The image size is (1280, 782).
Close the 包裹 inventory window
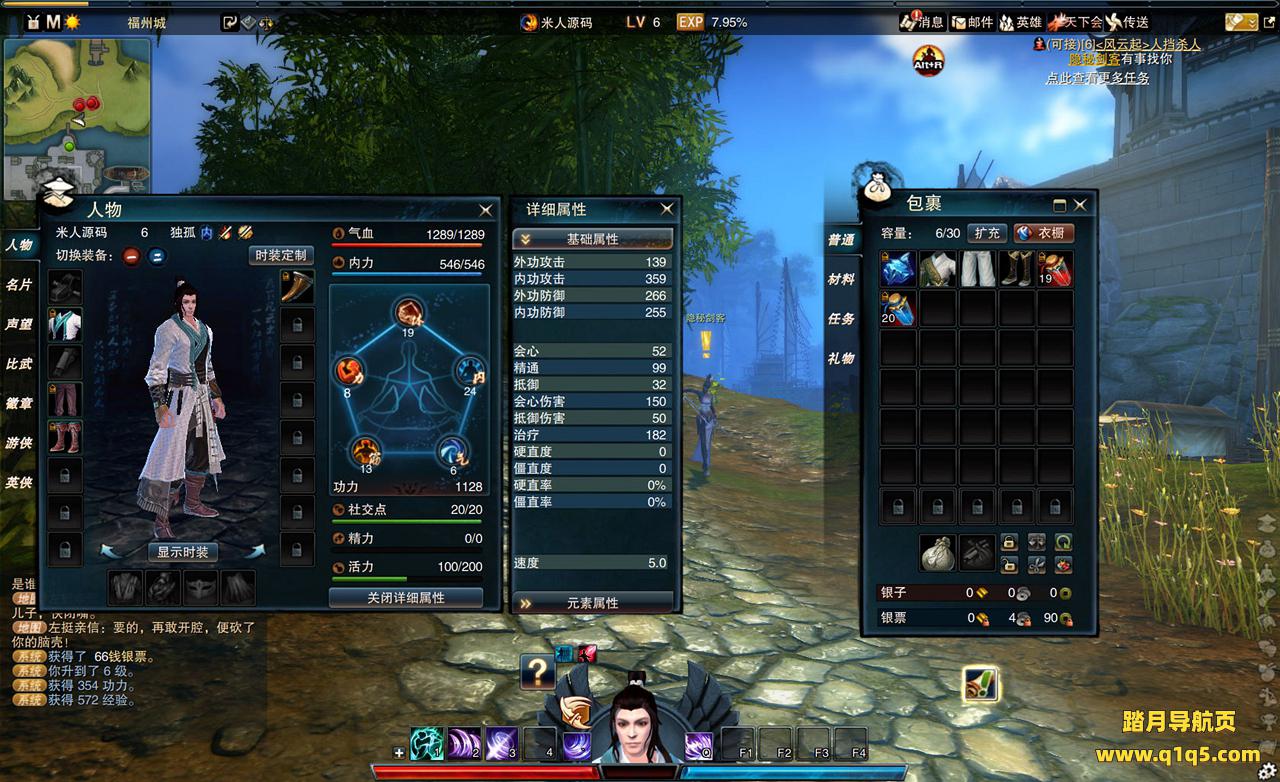pyautogui.click(x=1080, y=205)
